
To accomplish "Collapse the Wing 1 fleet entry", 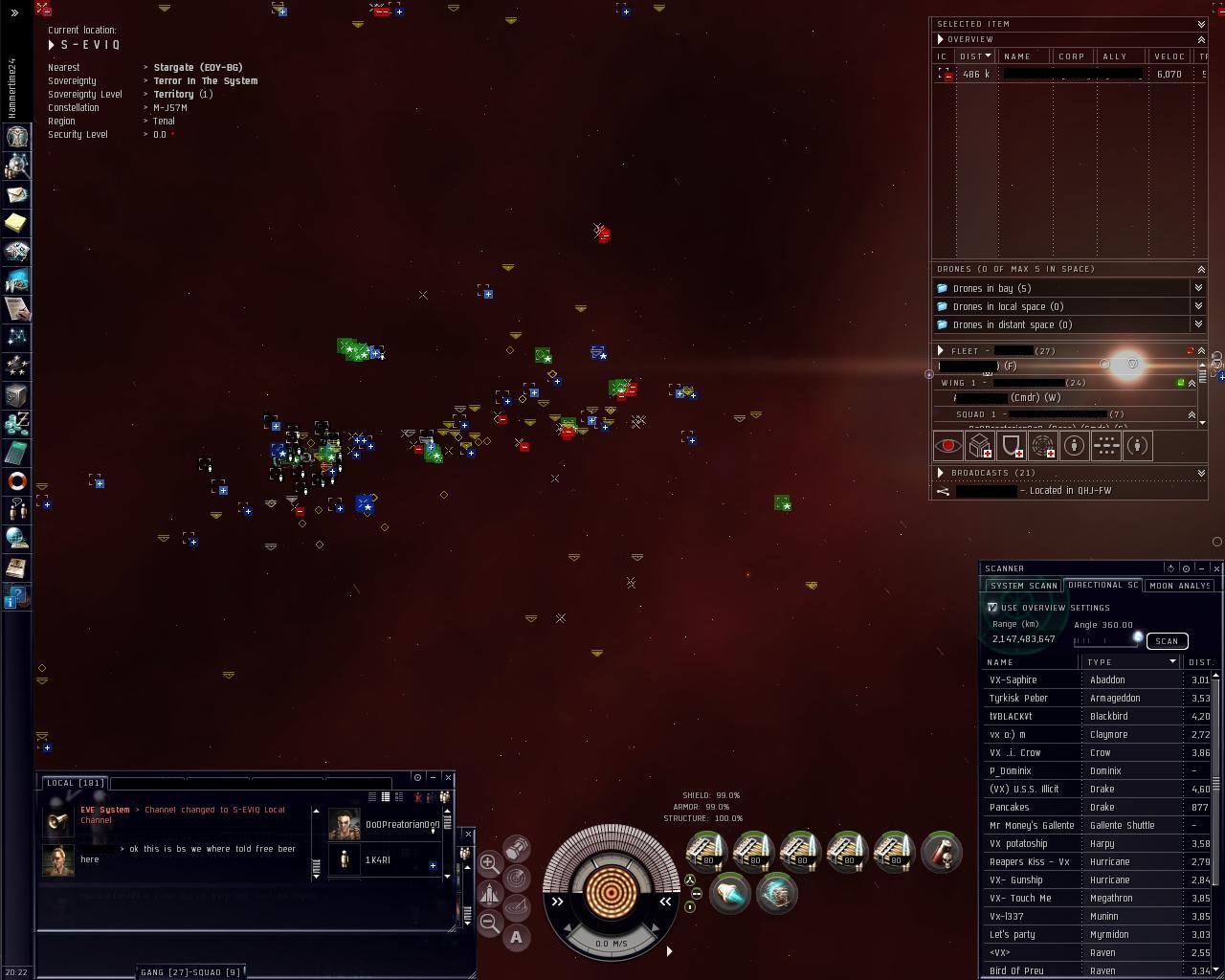I will point(1192,383).
